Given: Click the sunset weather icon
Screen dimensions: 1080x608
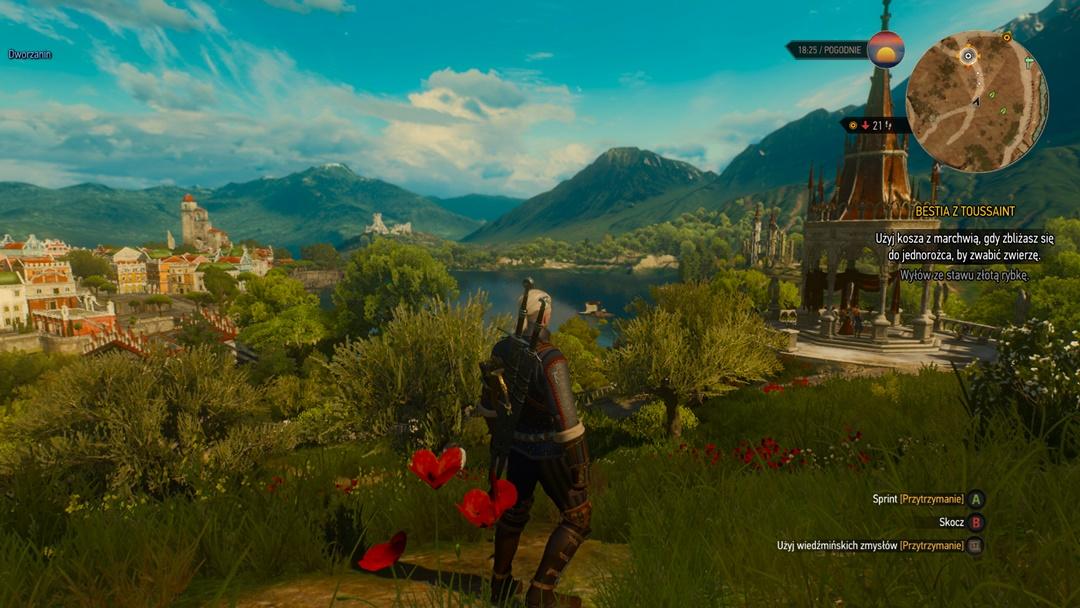Looking at the screenshot, I should pyautogui.click(x=885, y=49).
